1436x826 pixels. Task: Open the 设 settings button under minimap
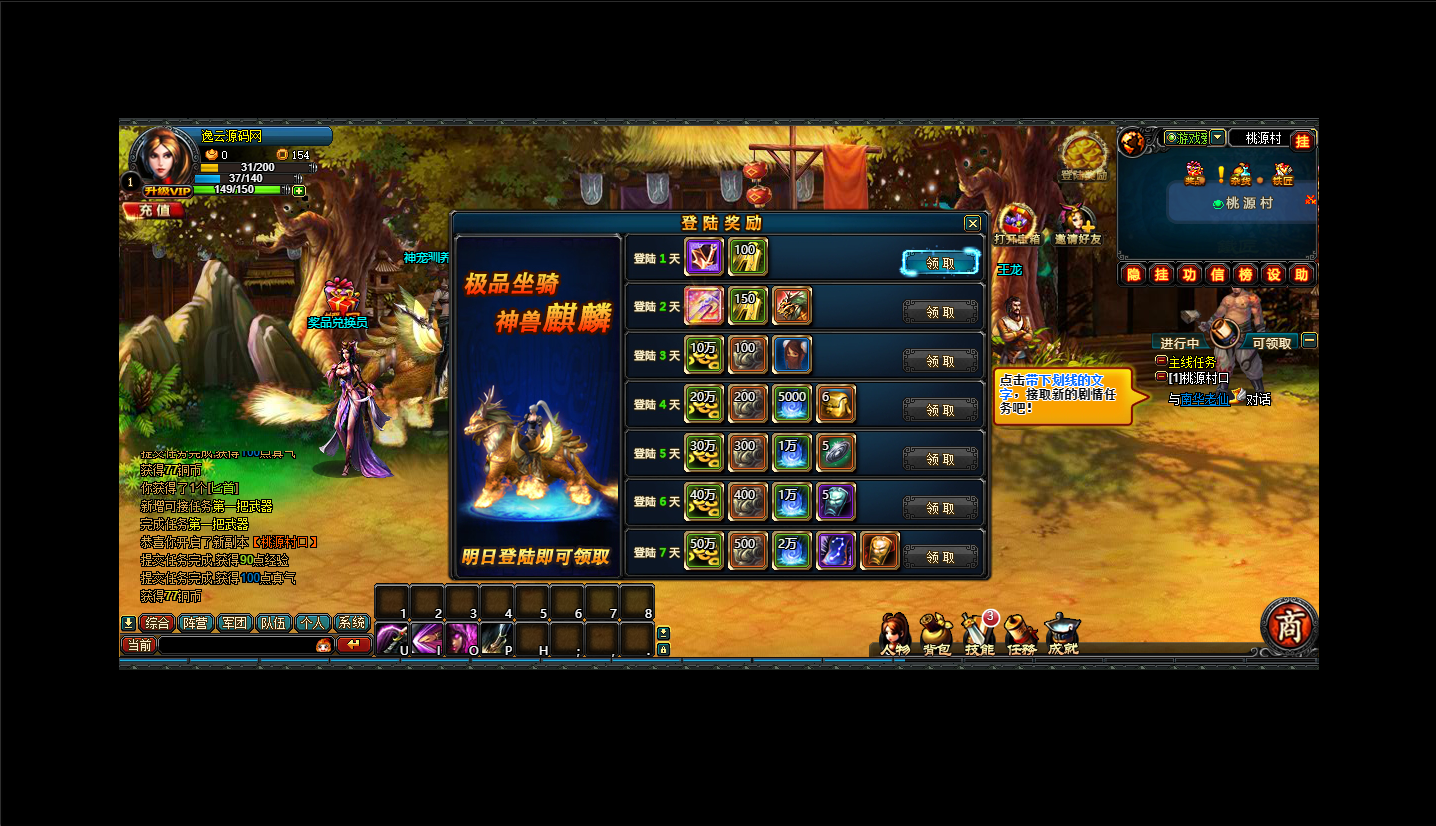pyautogui.click(x=1273, y=275)
